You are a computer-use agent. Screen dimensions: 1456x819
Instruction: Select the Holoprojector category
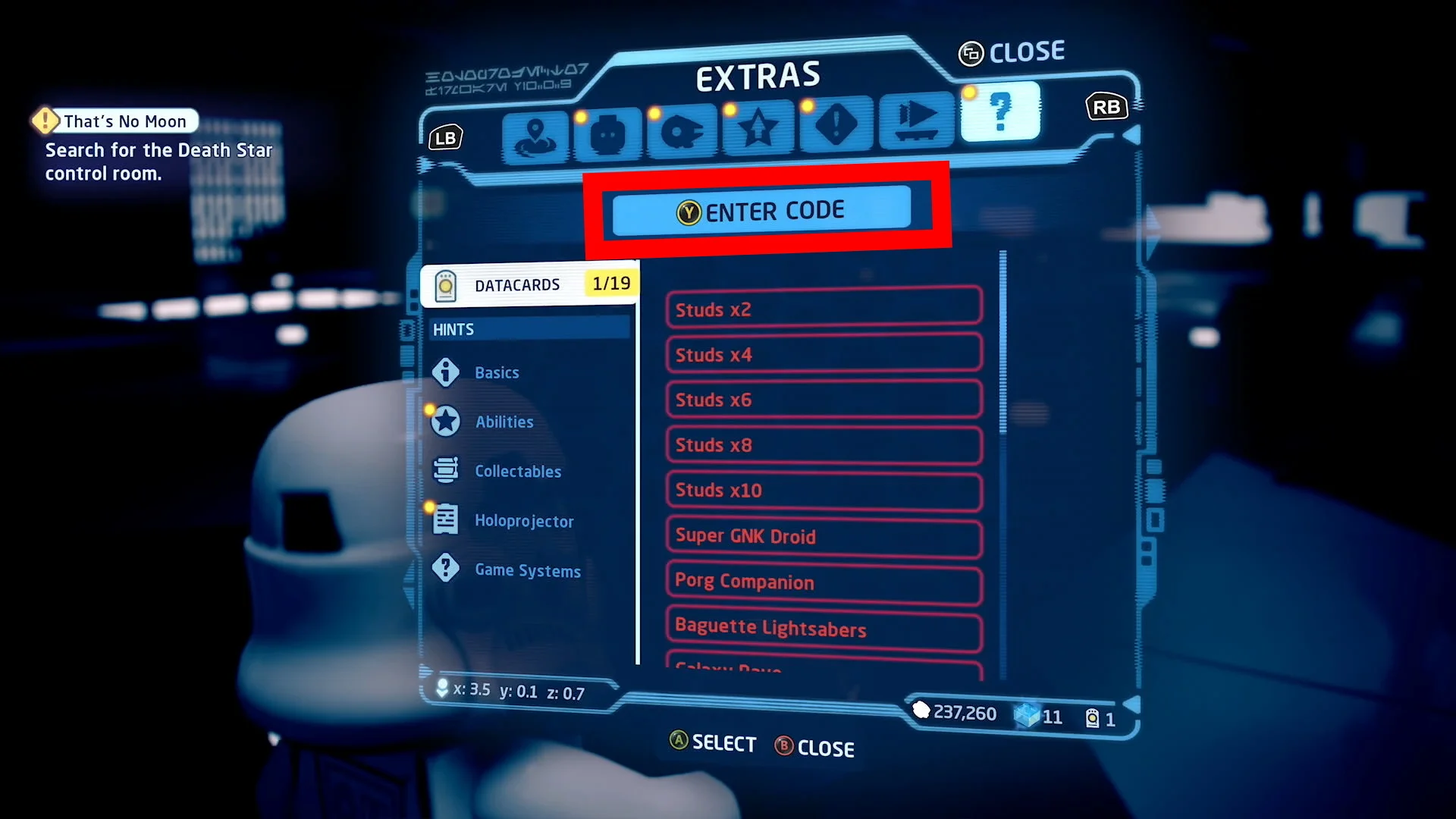click(x=524, y=521)
